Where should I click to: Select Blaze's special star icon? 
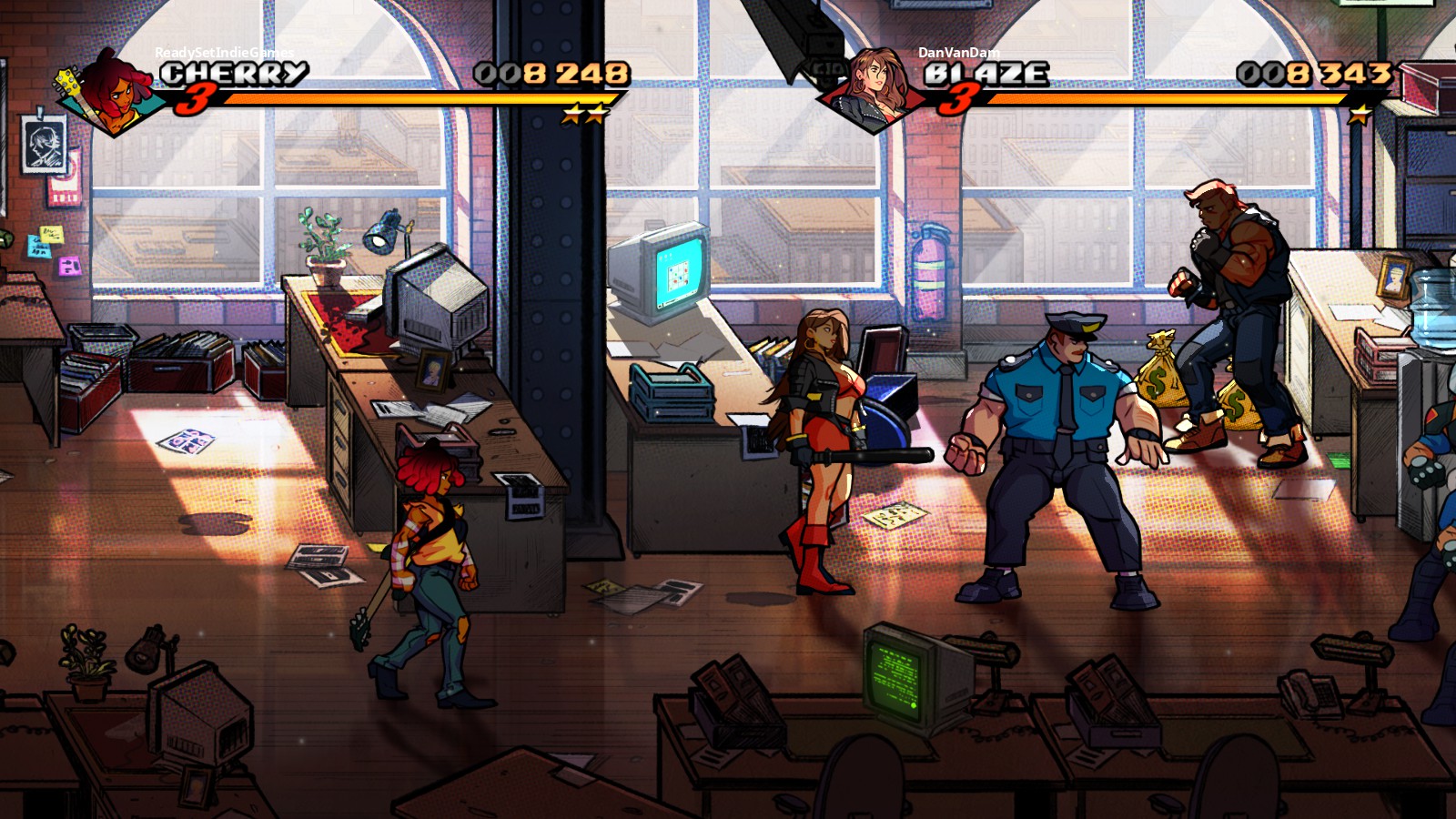pyautogui.click(x=1360, y=115)
